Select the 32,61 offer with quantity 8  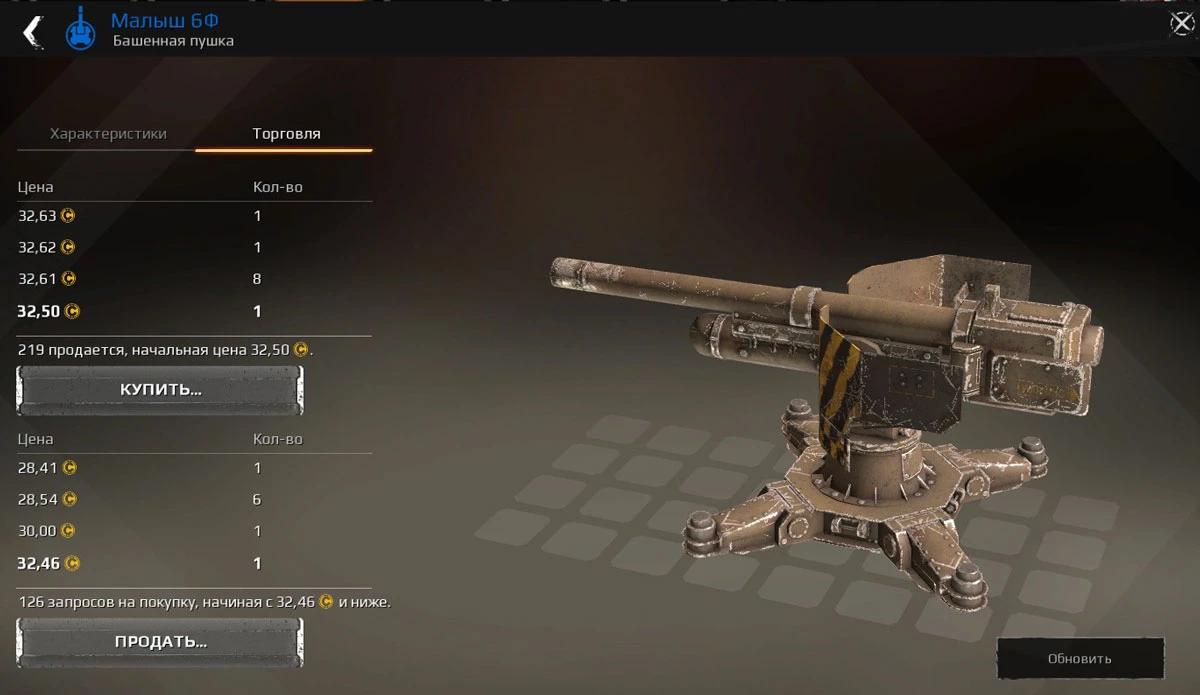(194, 279)
